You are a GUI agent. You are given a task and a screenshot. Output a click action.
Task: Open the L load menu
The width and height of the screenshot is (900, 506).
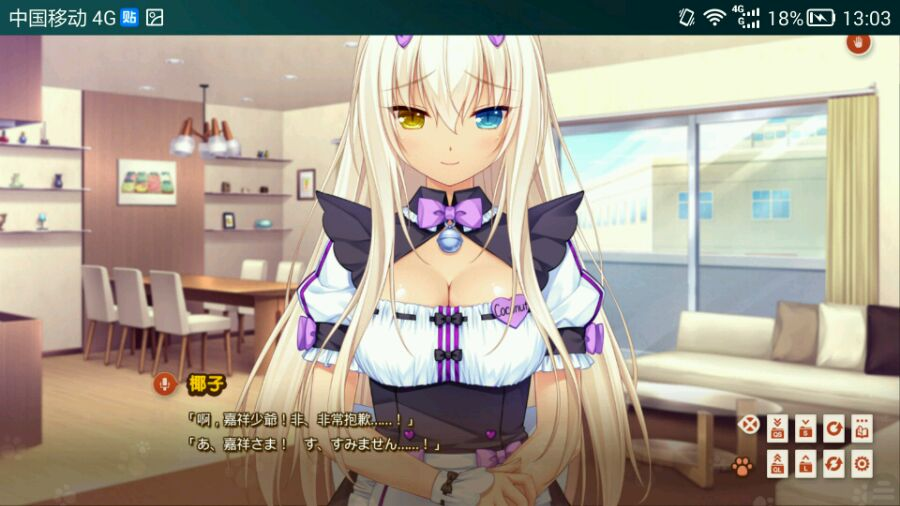(x=805, y=463)
